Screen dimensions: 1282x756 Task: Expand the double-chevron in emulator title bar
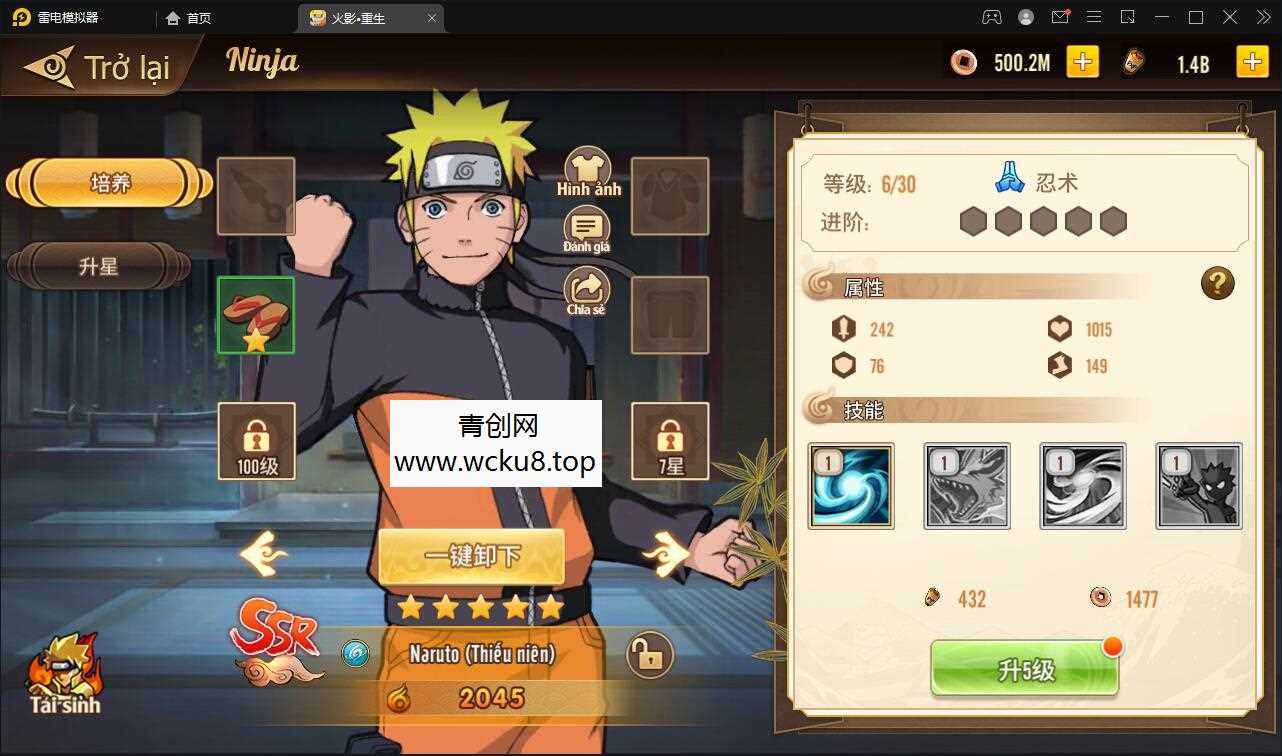(1262, 17)
